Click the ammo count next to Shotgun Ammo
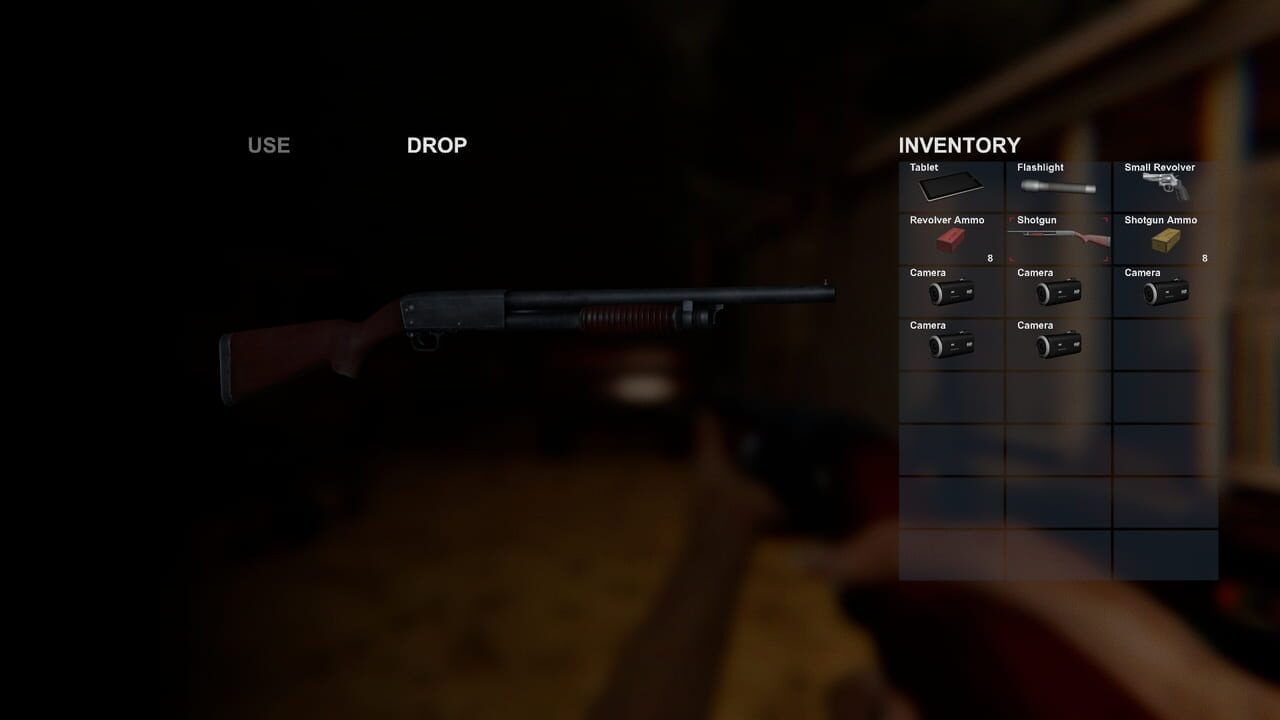Screen dimensions: 1280x720 (x=1205, y=257)
